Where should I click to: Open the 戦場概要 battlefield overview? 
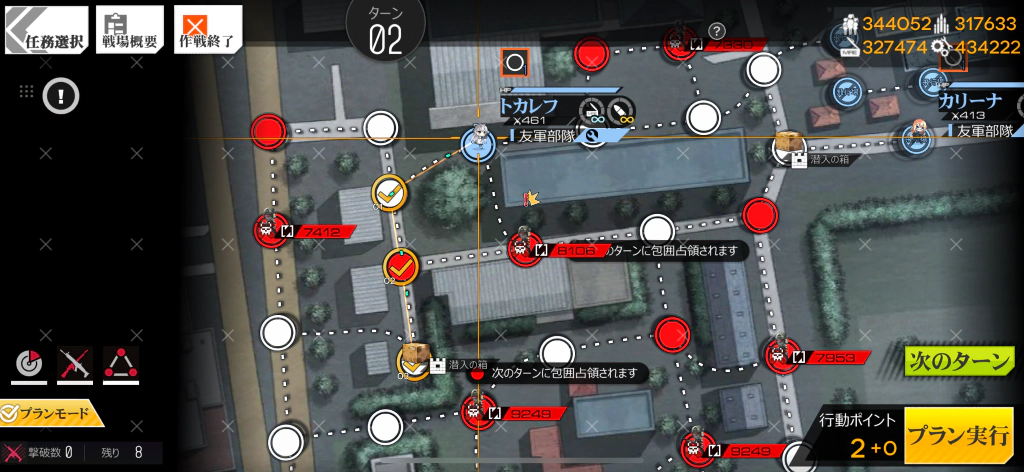130,30
